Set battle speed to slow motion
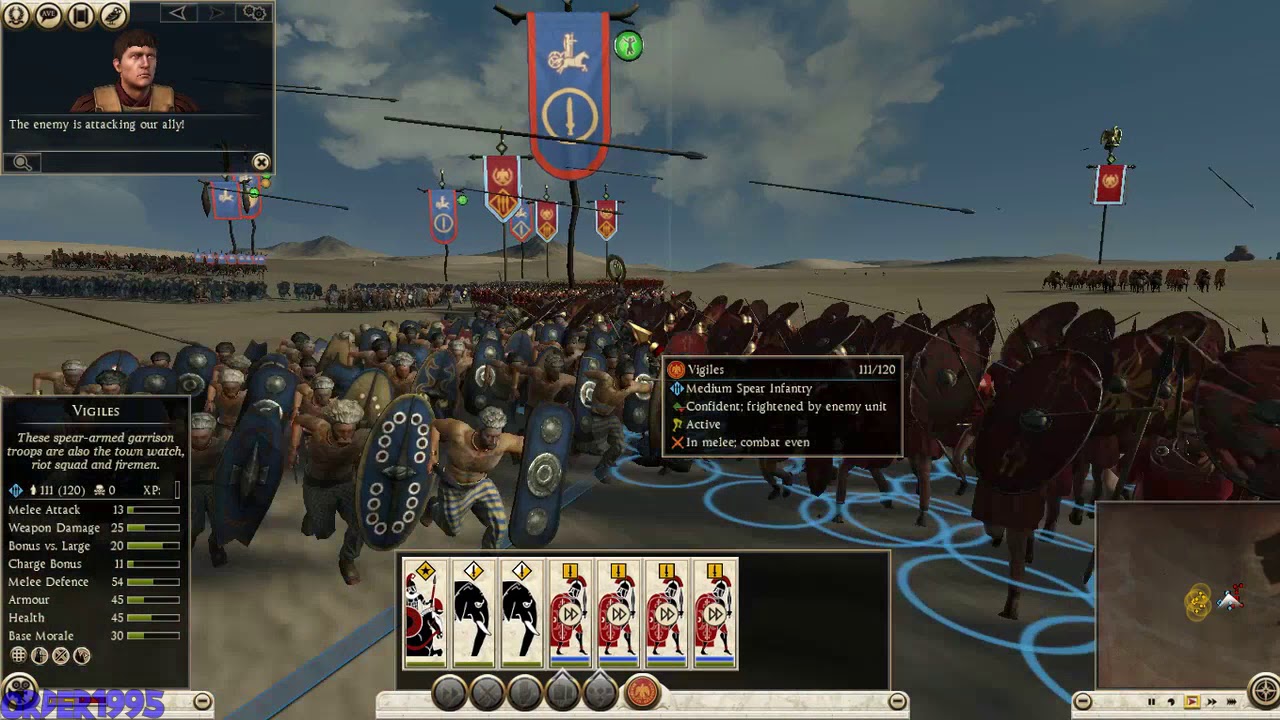 point(1171,702)
